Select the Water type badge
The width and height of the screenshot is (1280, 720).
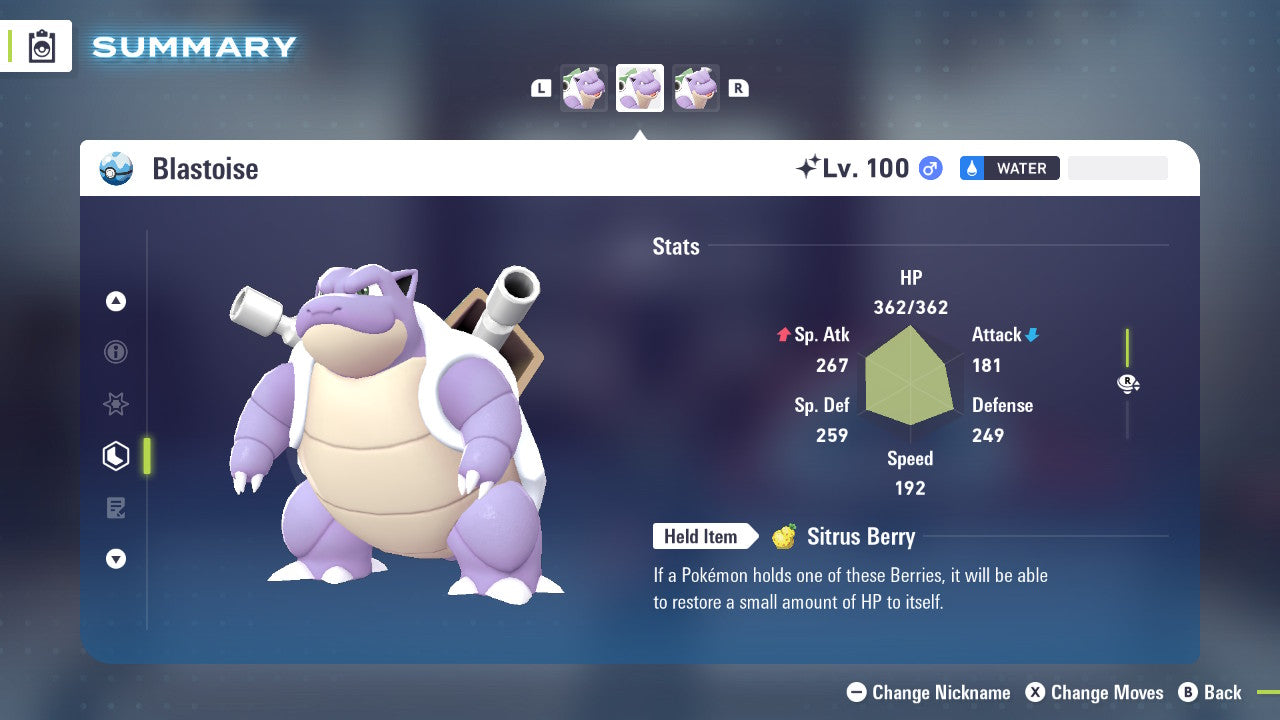(x=1009, y=168)
